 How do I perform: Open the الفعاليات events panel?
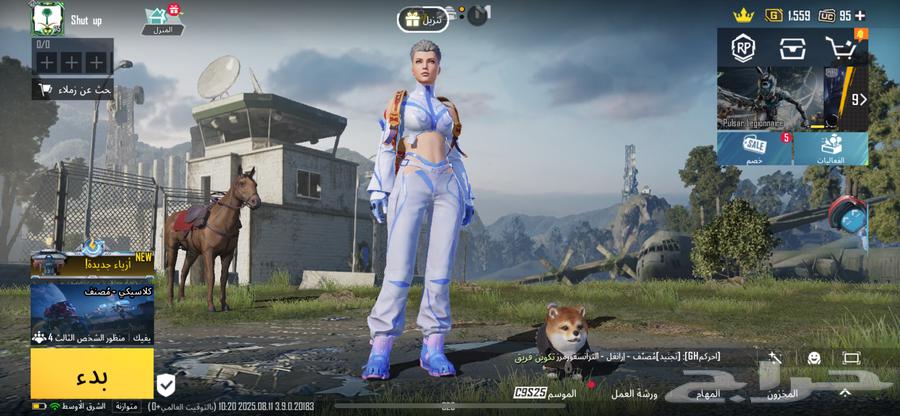coord(831,148)
